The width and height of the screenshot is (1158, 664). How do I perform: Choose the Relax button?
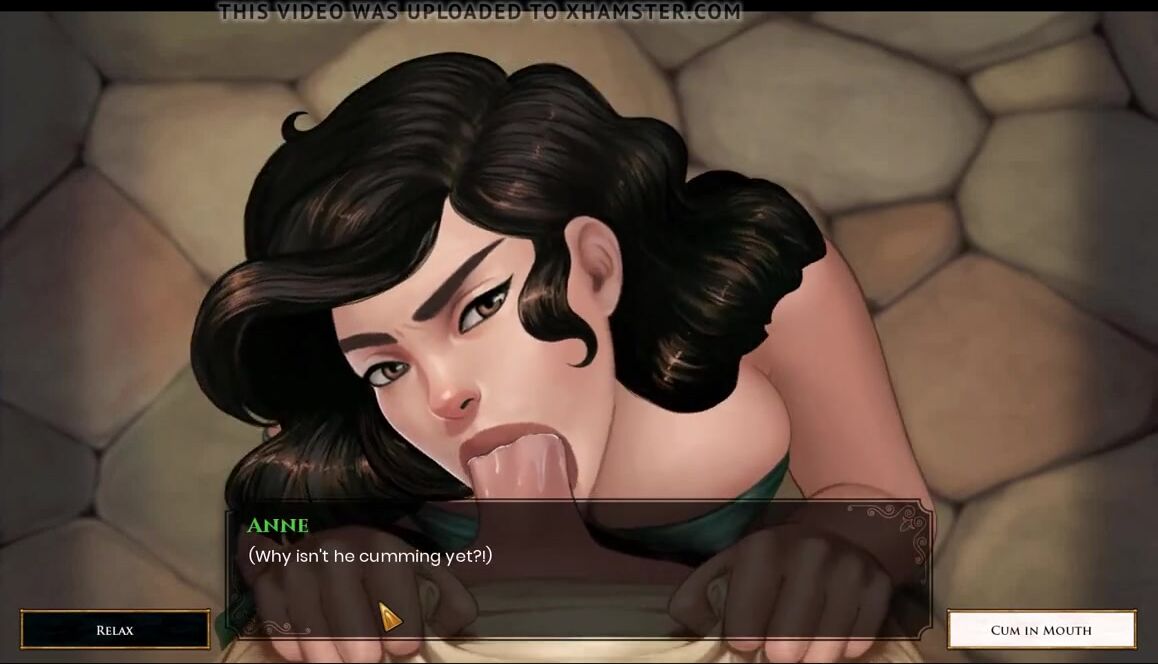pyautogui.click(x=115, y=630)
